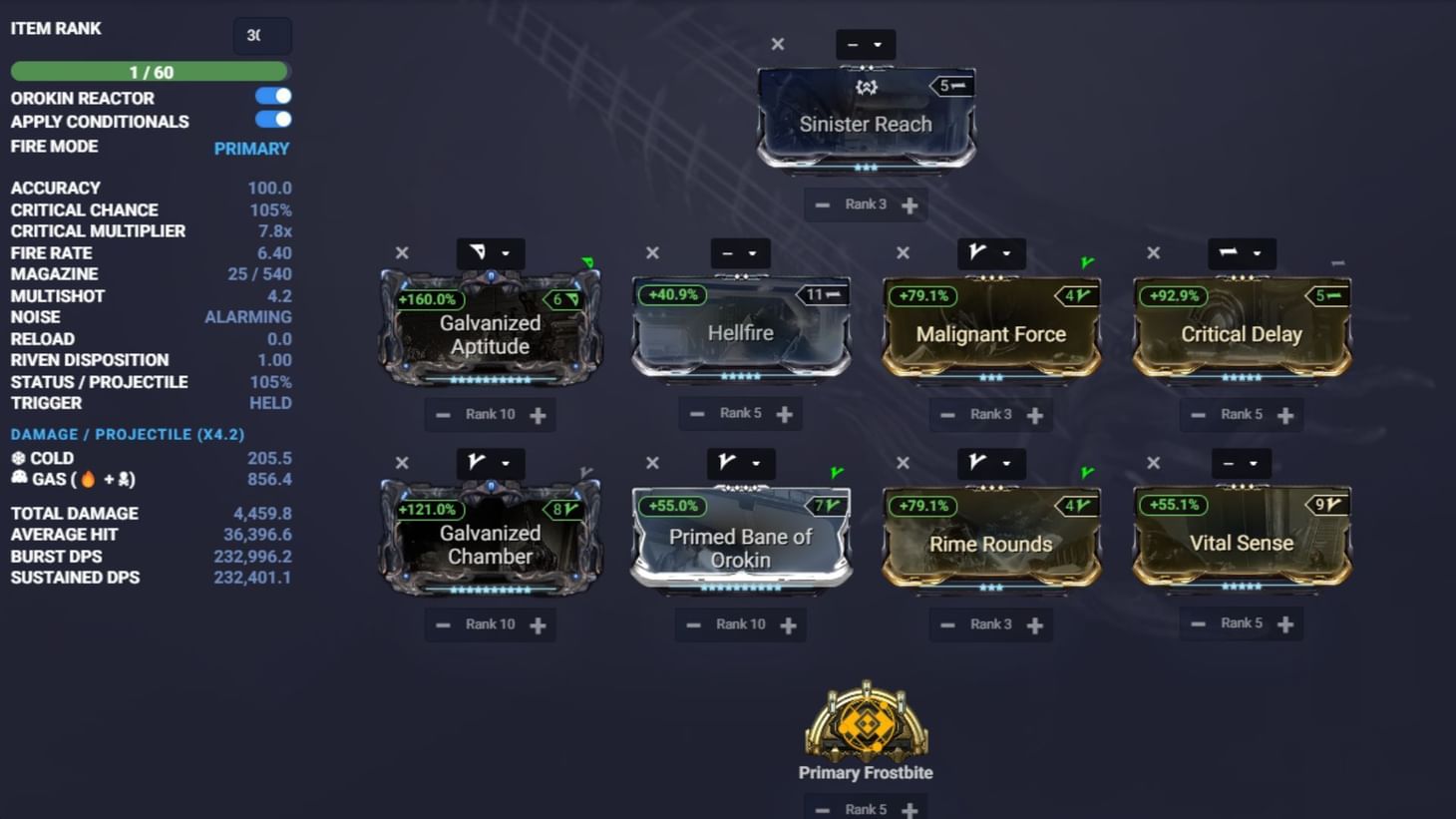Open the polarity dropdown above Hellfire
The width and height of the screenshot is (1456, 819).
[x=740, y=253]
